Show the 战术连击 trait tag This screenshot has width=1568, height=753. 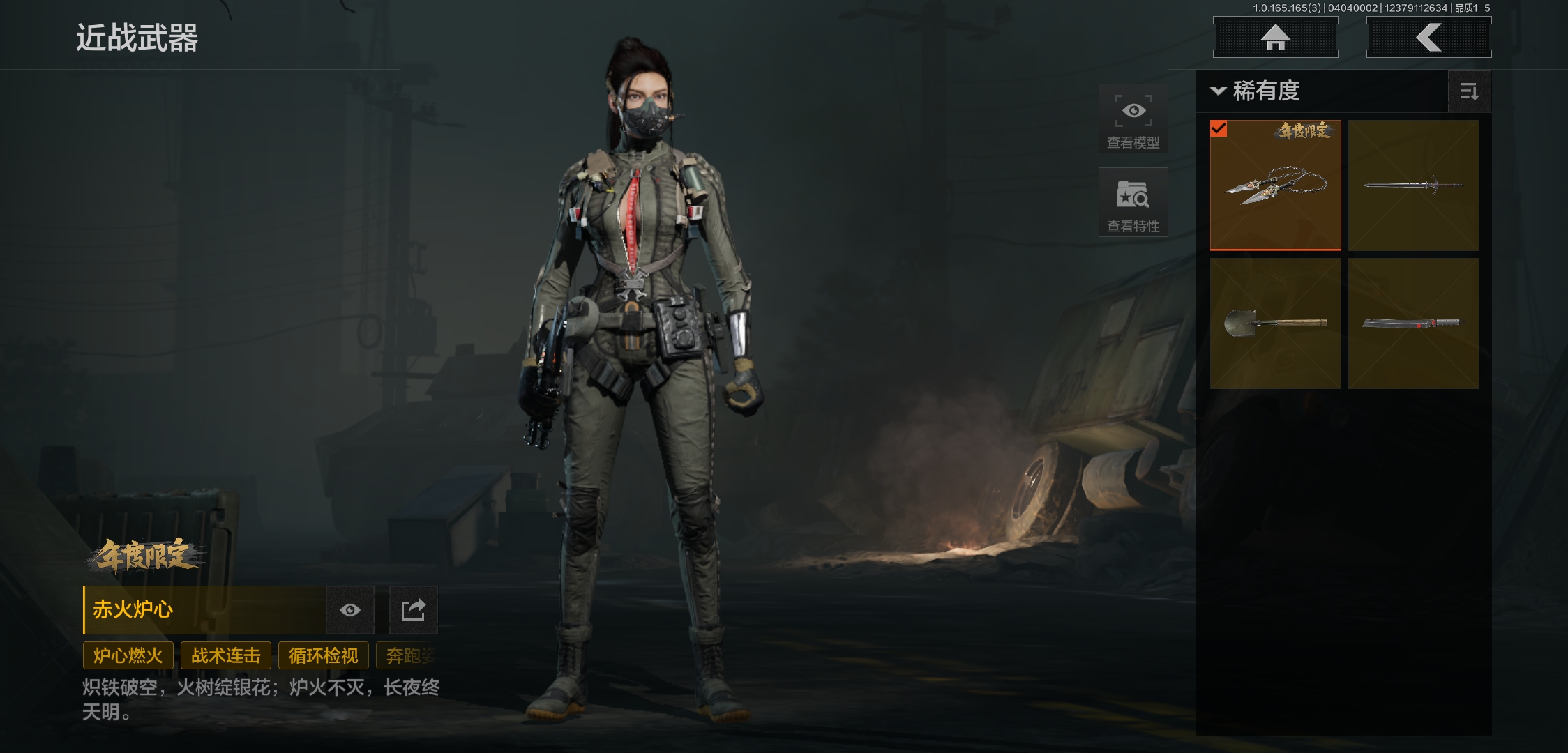225,656
